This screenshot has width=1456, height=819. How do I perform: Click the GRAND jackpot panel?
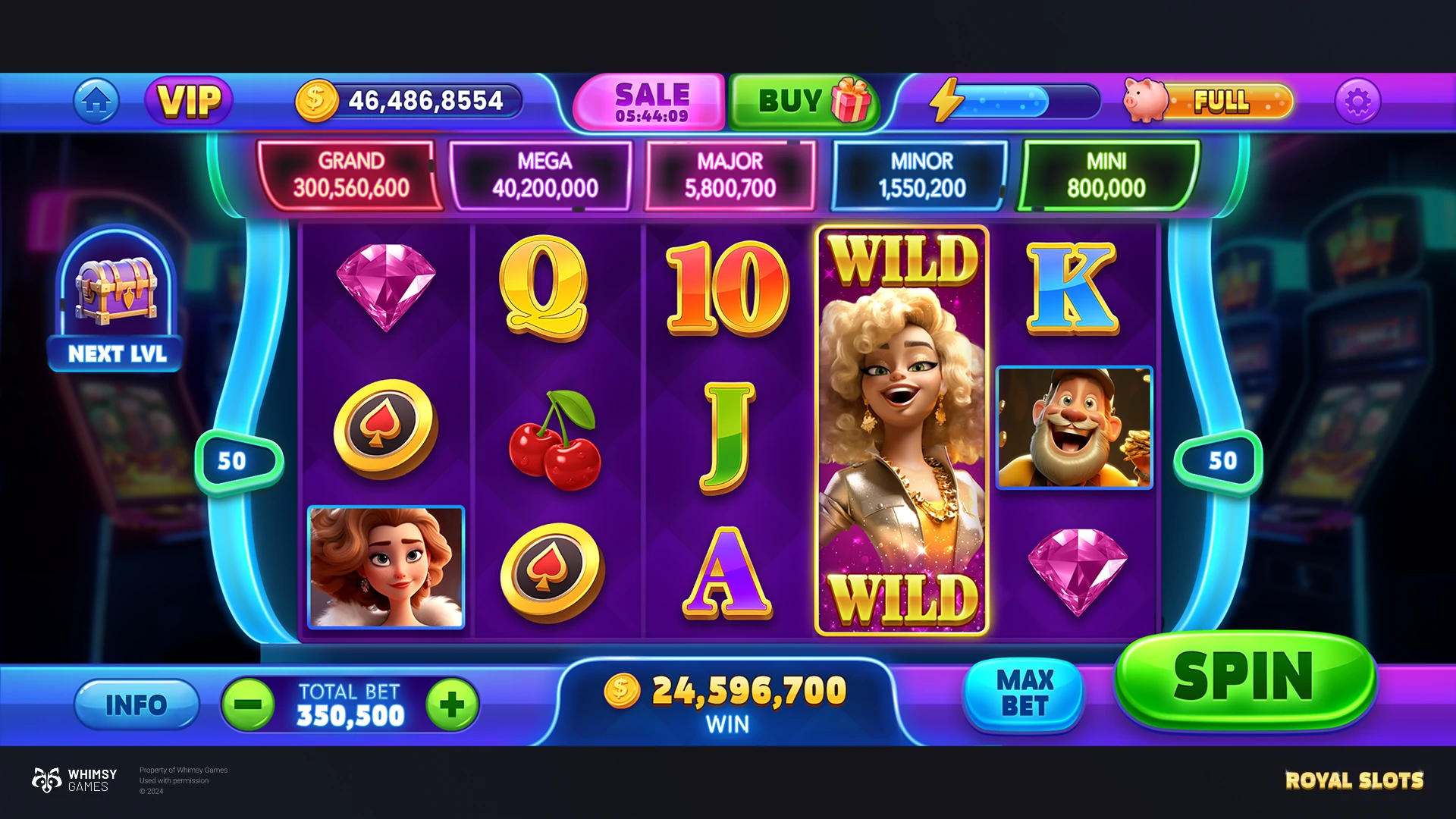[x=350, y=175]
